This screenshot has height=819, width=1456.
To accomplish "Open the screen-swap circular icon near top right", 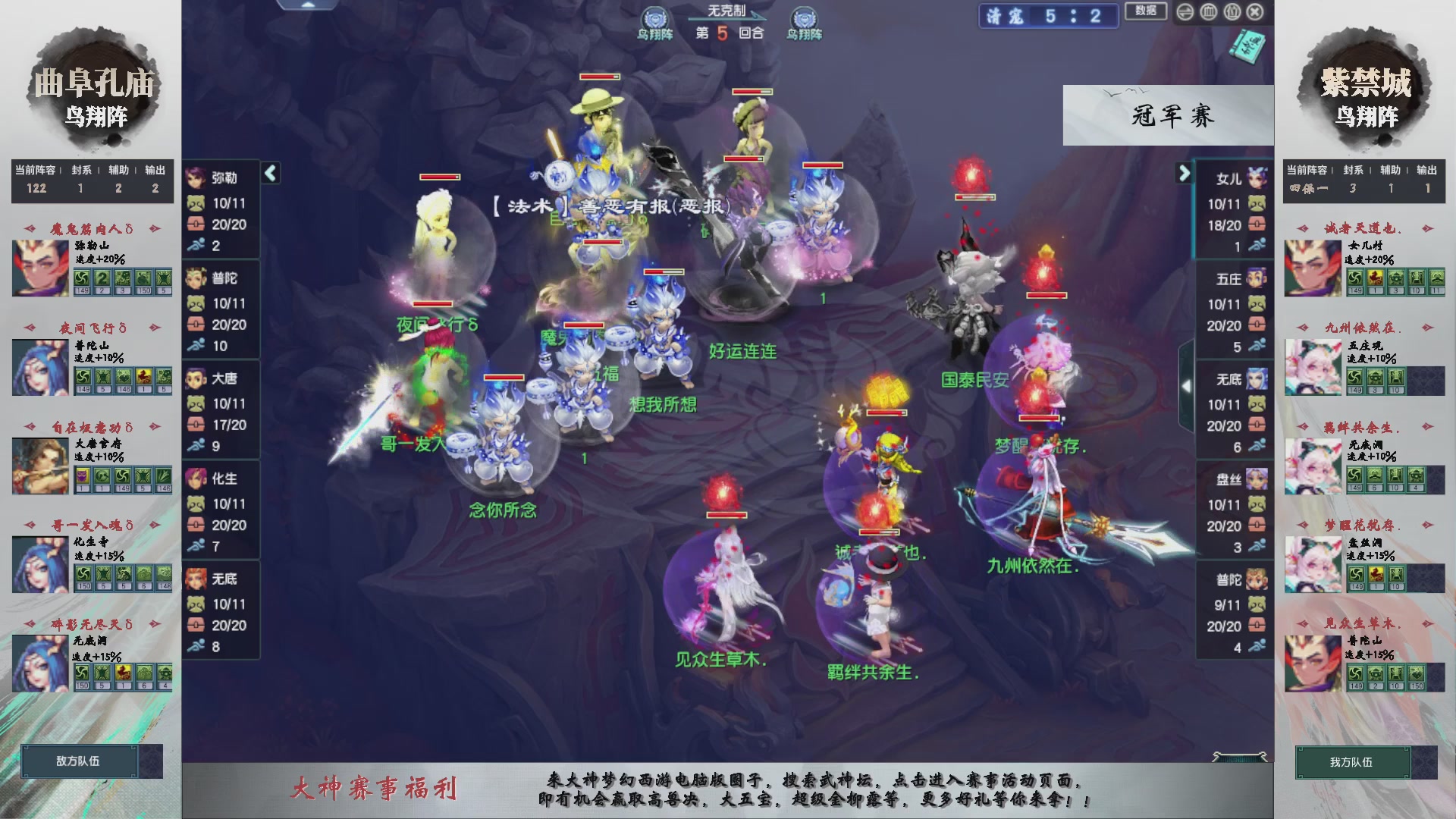I will pos(1185,12).
